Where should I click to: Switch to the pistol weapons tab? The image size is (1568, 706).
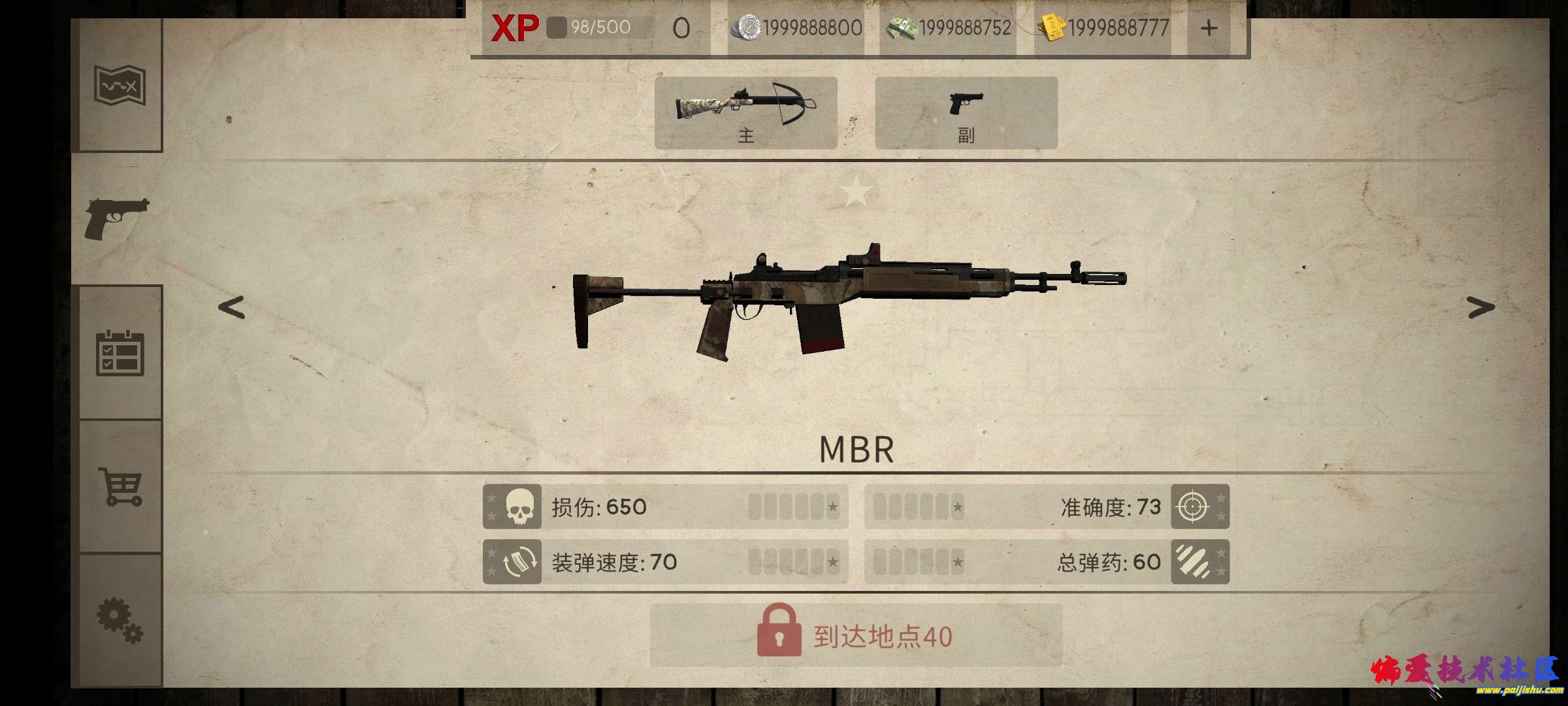click(x=118, y=218)
